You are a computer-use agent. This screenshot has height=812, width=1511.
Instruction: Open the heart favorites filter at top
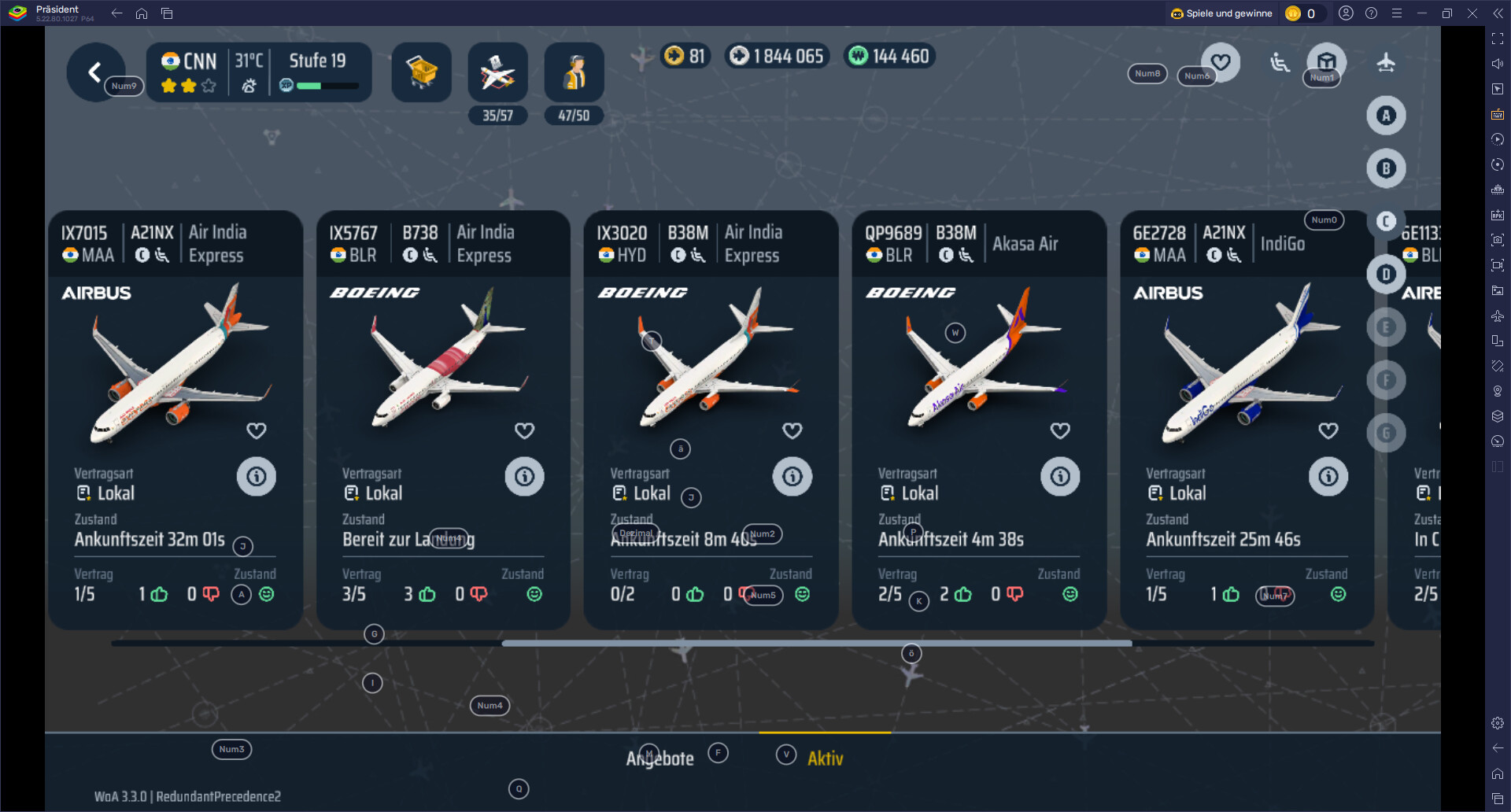pyautogui.click(x=1221, y=61)
